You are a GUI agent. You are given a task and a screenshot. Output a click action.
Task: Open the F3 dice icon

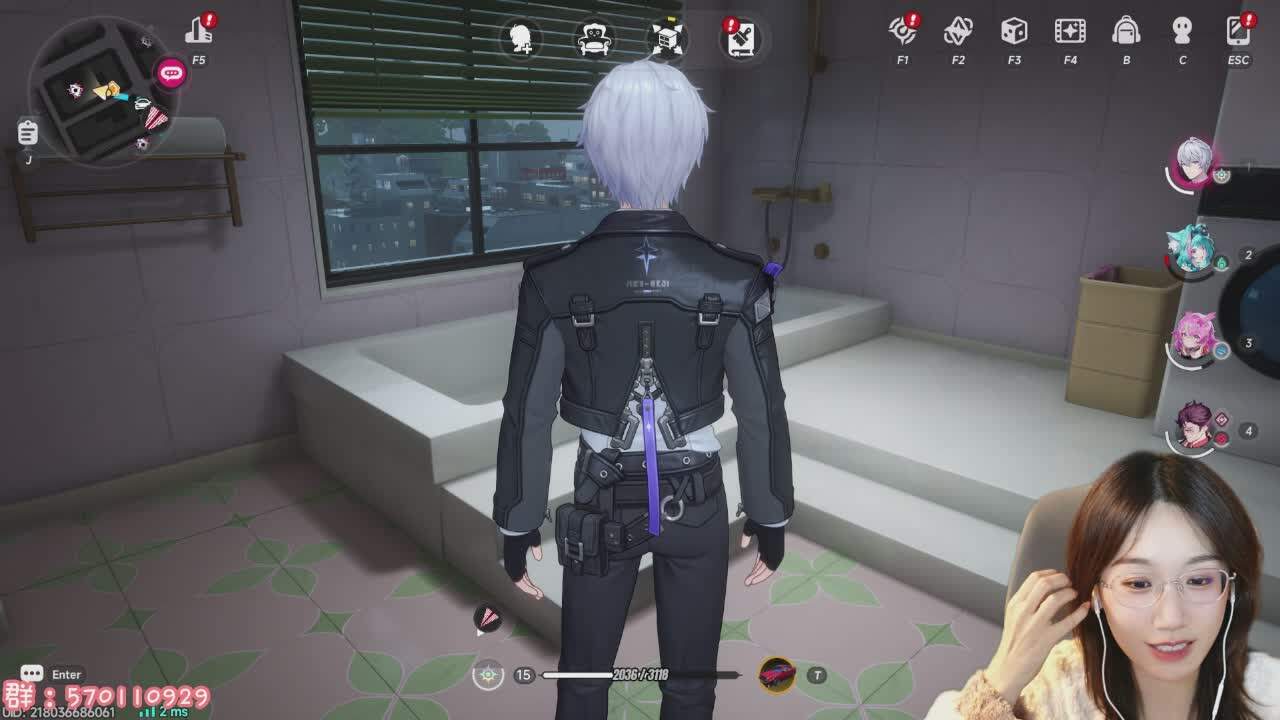(1014, 31)
